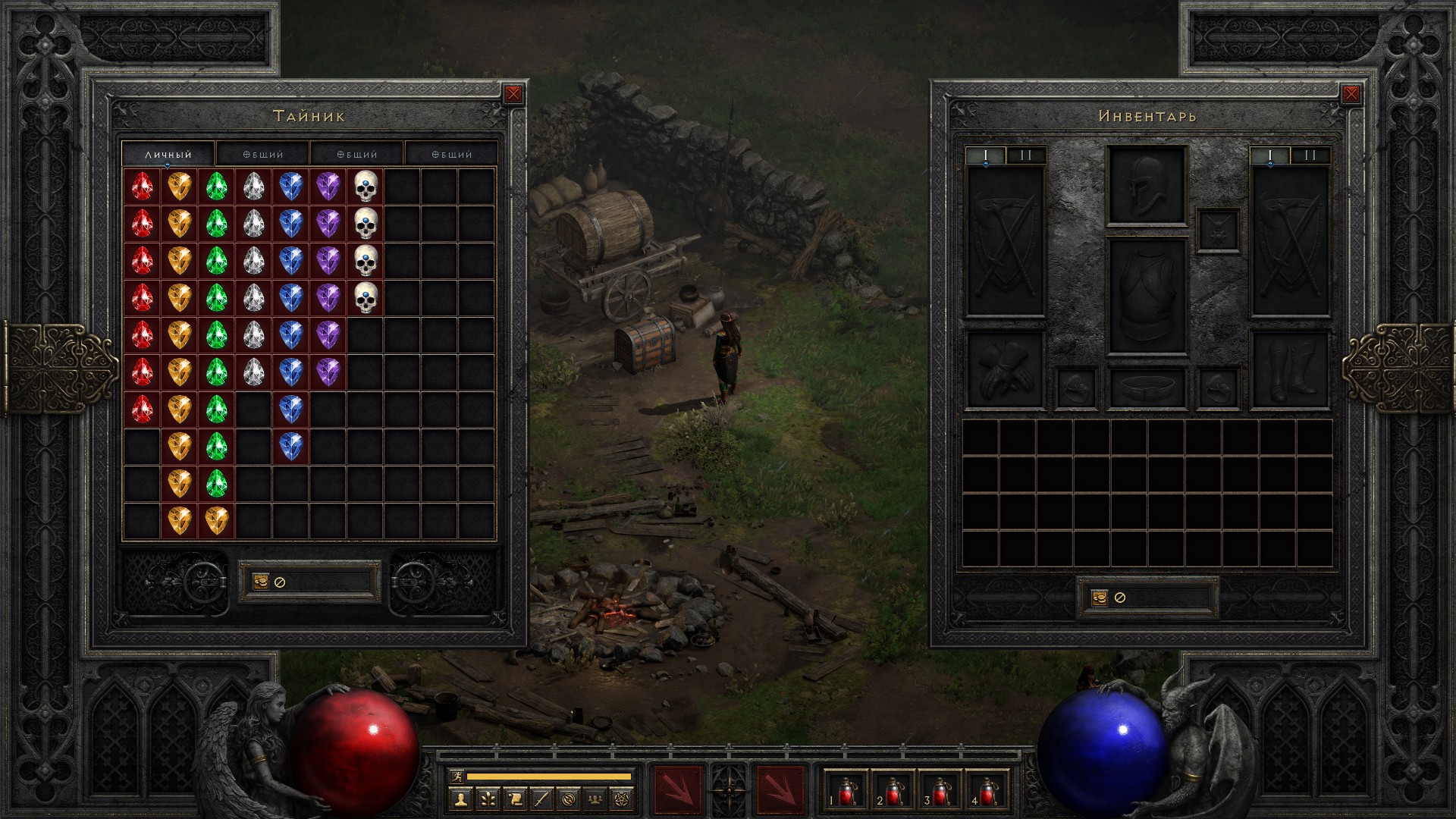Use the healing potion in belt slot 1
The height and width of the screenshot is (819, 1456).
click(x=846, y=791)
